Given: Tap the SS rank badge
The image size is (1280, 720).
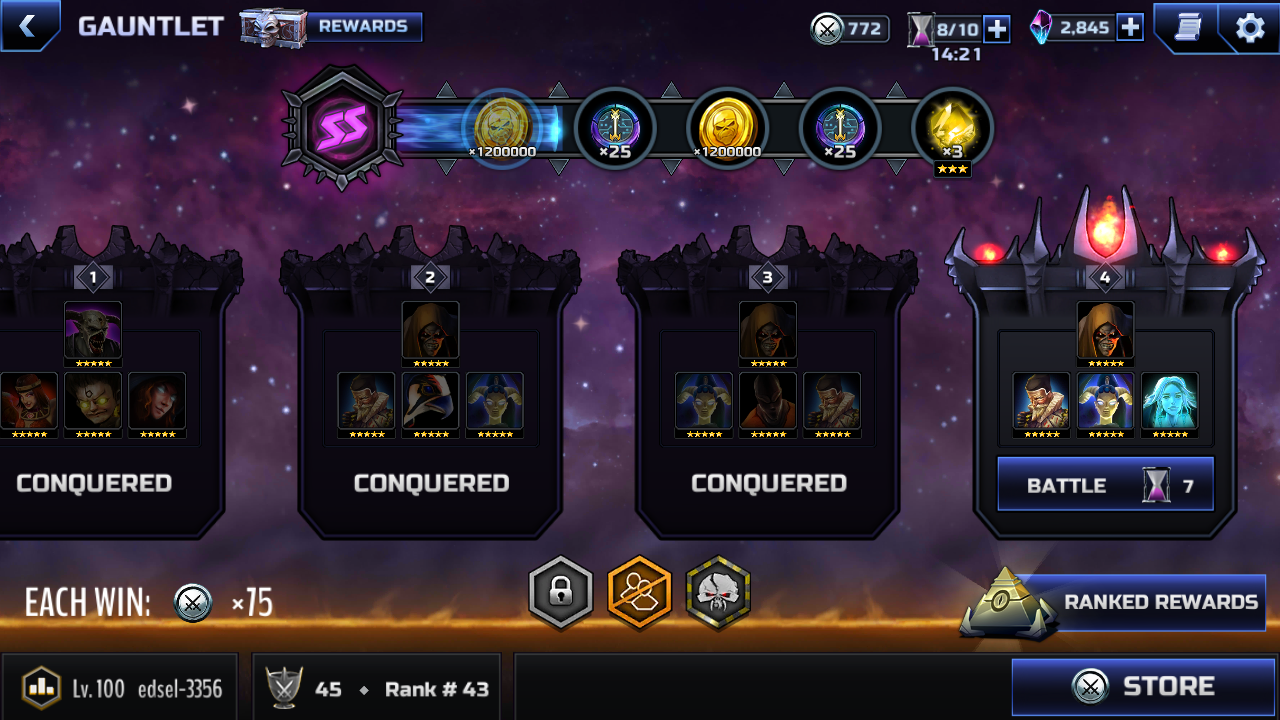Looking at the screenshot, I should (x=342, y=127).
